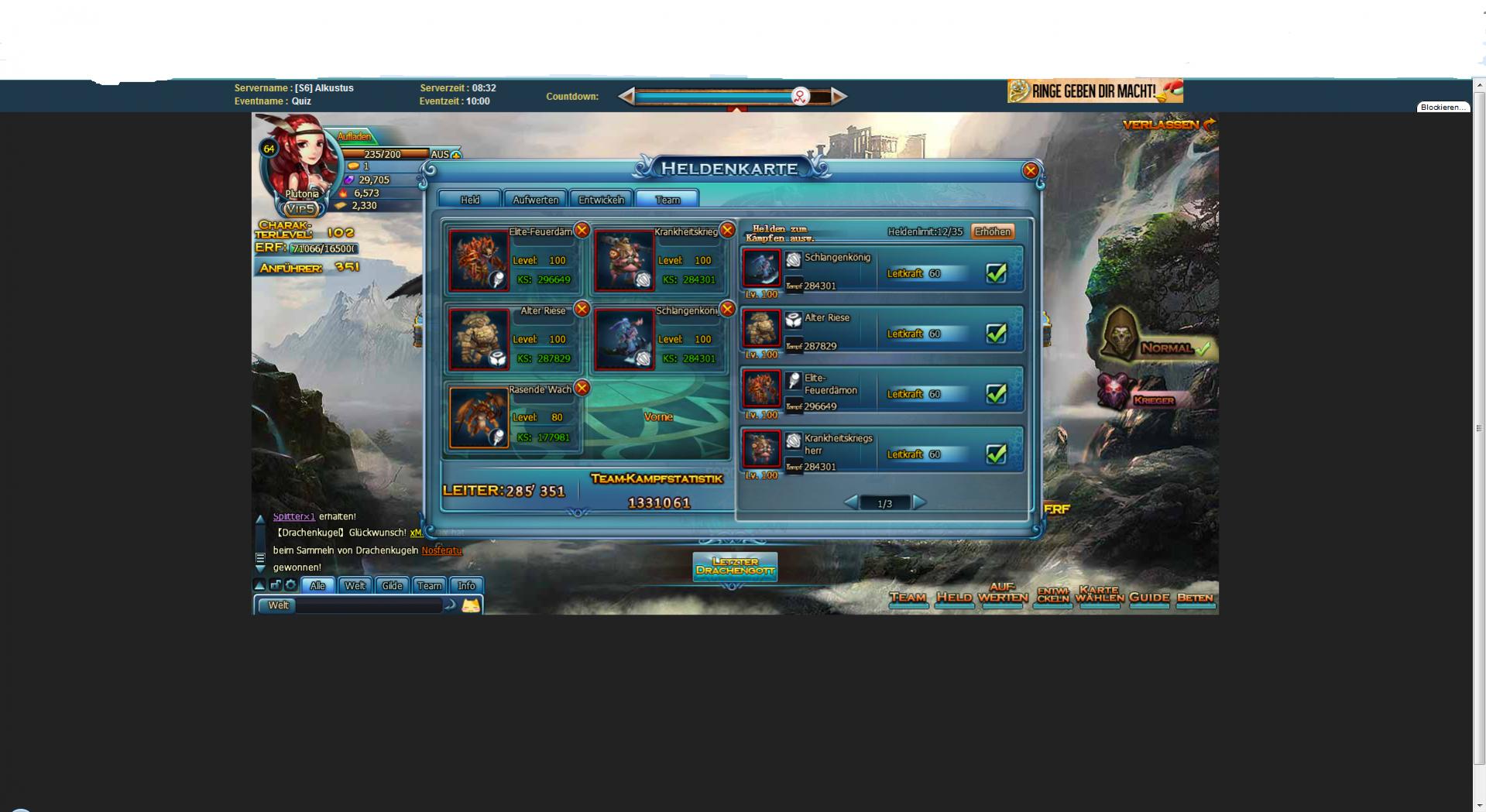Open the Beten menu
Screen dimensions: 1486x812
[x=1195, y=598]
